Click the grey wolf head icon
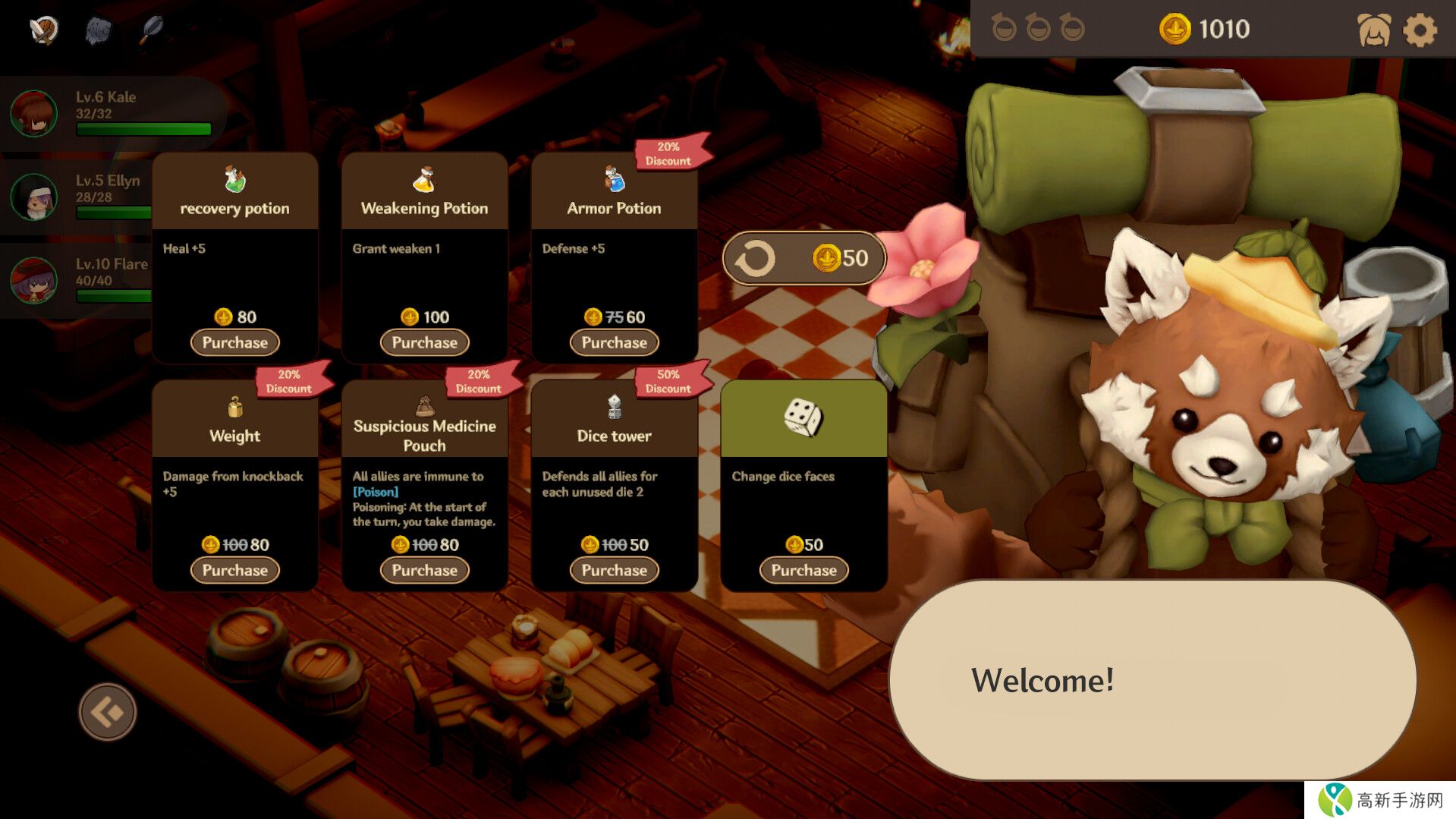 99,30
